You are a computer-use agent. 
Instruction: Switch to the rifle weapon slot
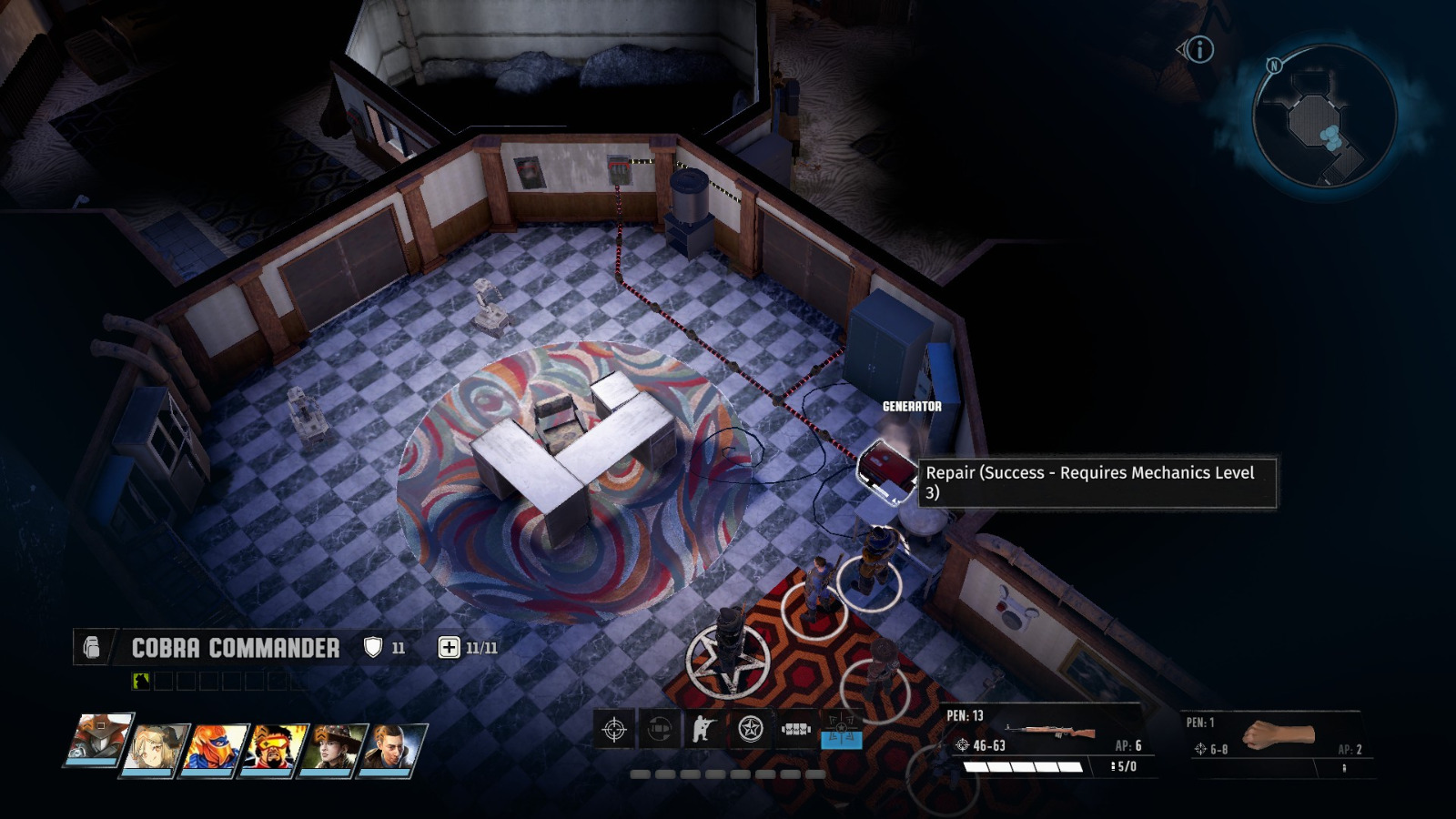(x=1046, y=728)
